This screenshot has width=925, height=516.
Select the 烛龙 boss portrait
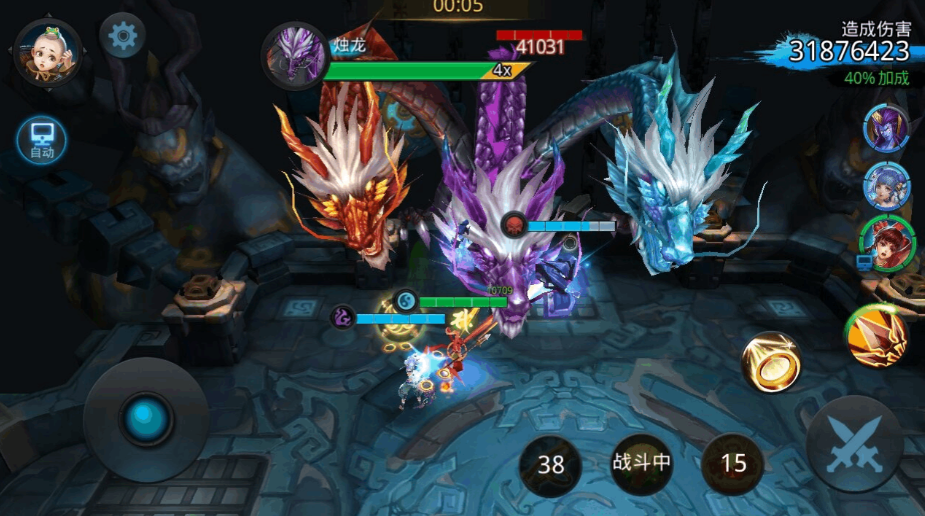(295, 55)
